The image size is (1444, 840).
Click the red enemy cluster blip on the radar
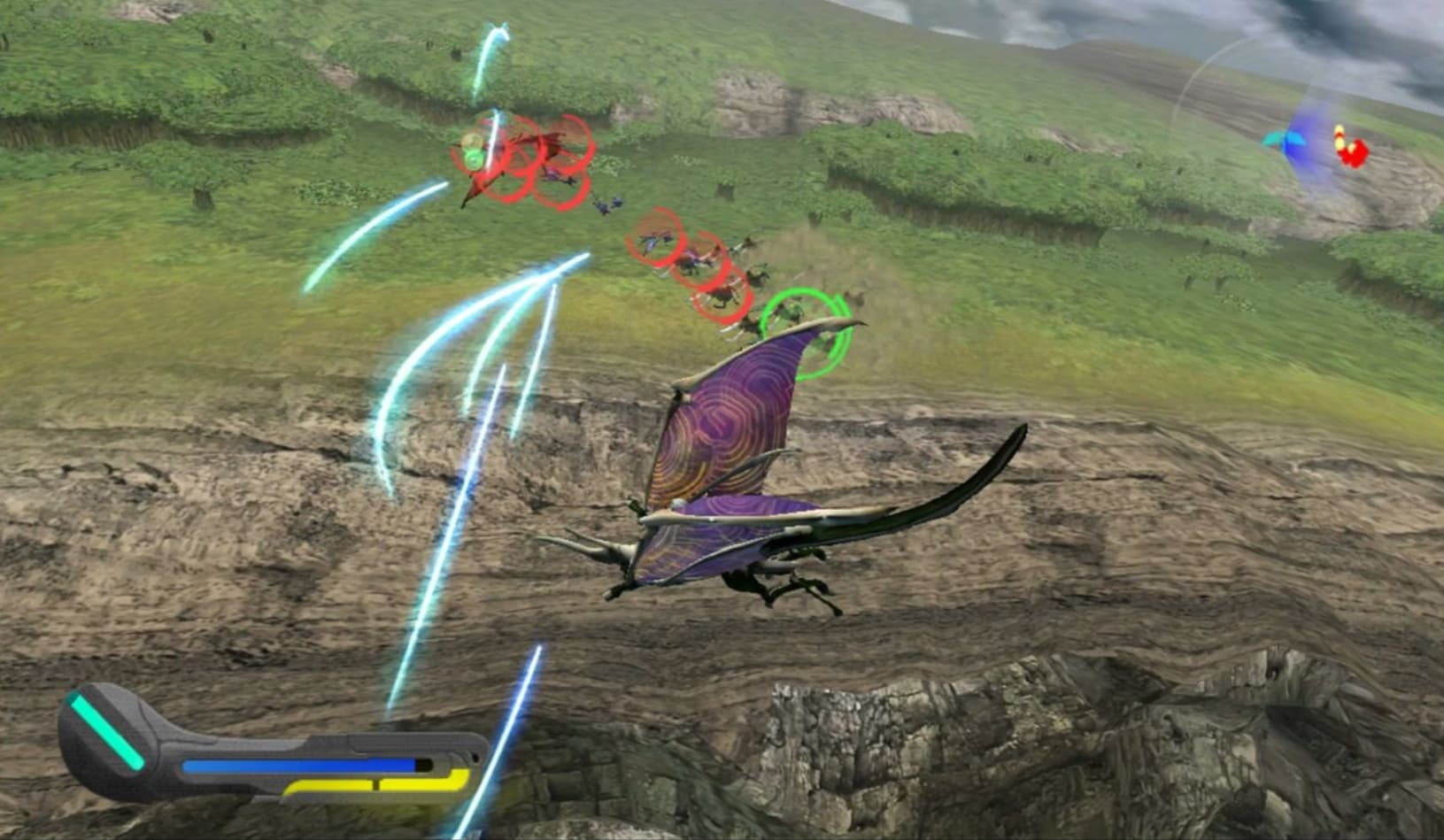(1355, 156)
